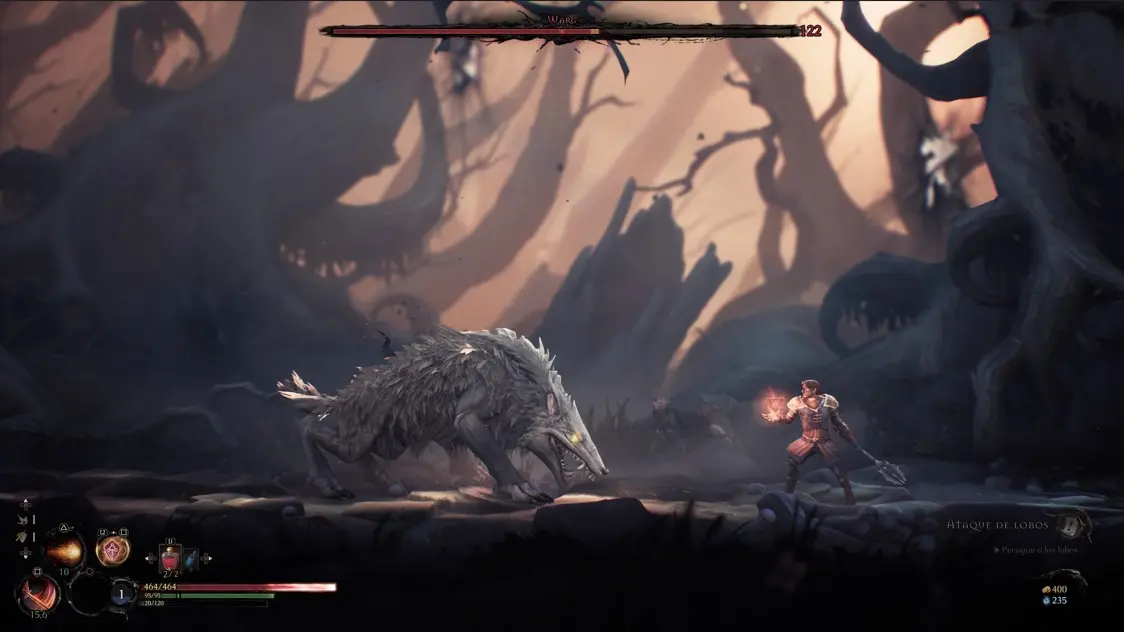Click the blue orb showing 1
This screenshot has width=1124, height=632.
pos(123,593)
